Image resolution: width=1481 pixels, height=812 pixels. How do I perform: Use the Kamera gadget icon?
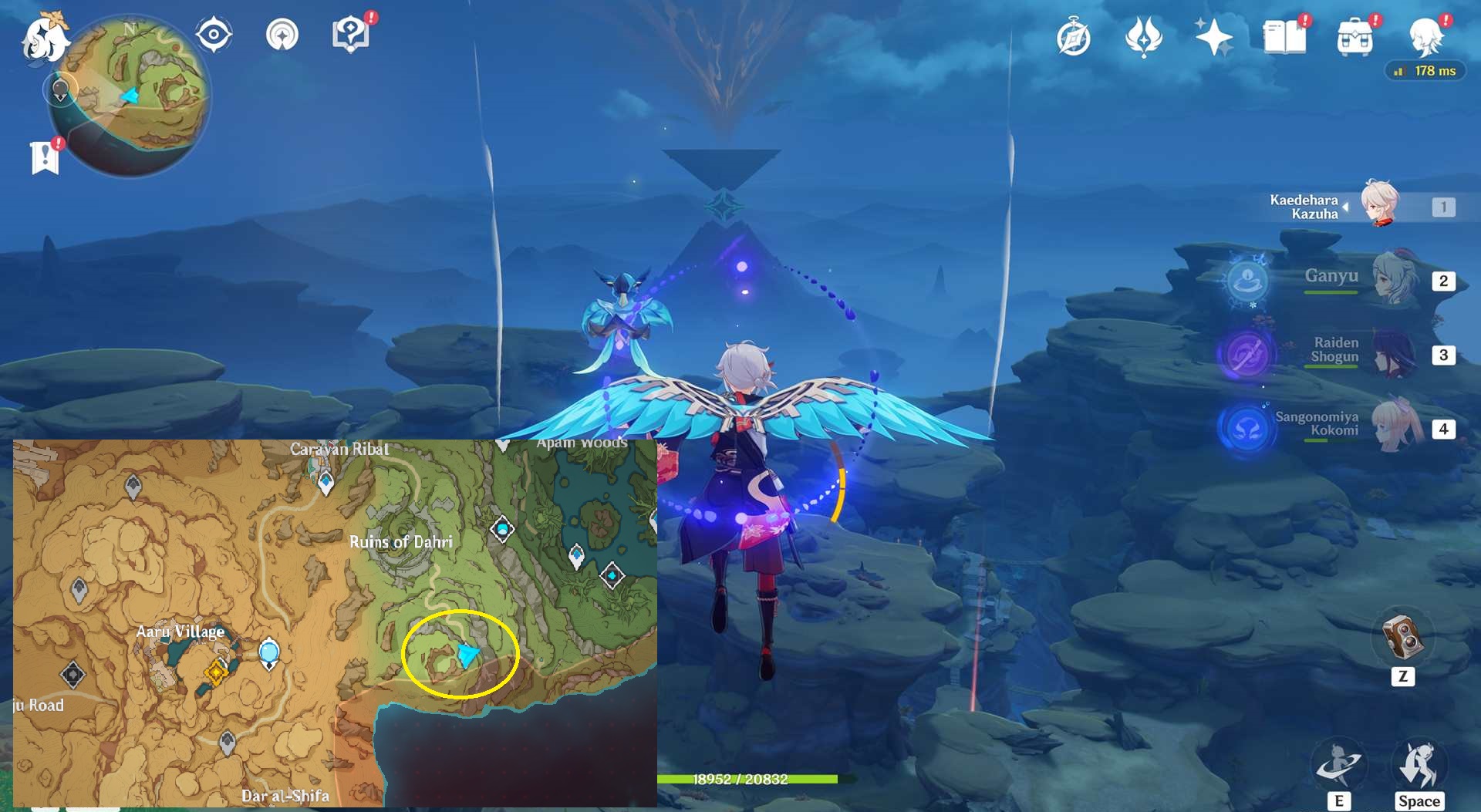click(x=1402, y=637)
